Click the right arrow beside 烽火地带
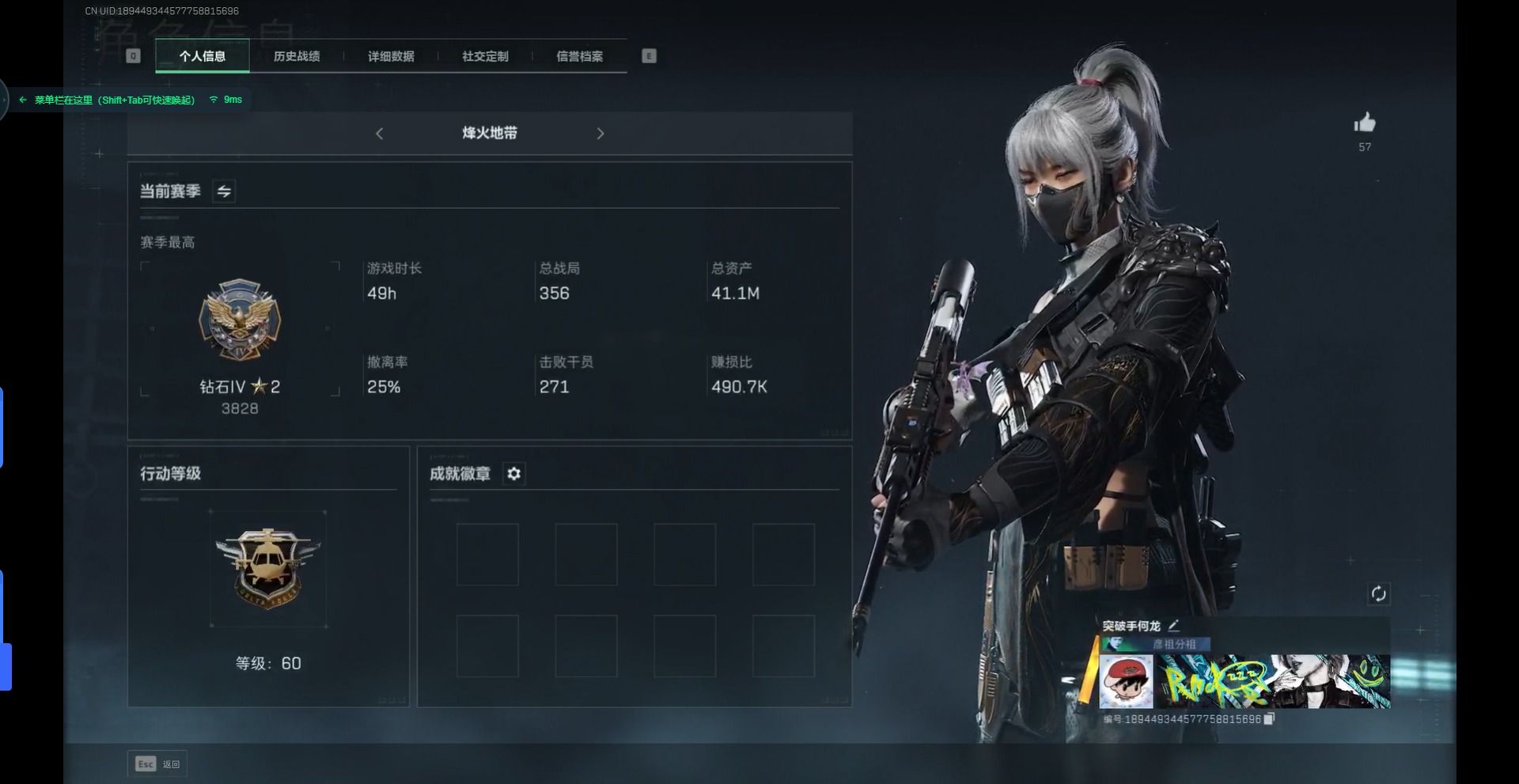Screen dimensions: 1519x784 click(600, 134)
